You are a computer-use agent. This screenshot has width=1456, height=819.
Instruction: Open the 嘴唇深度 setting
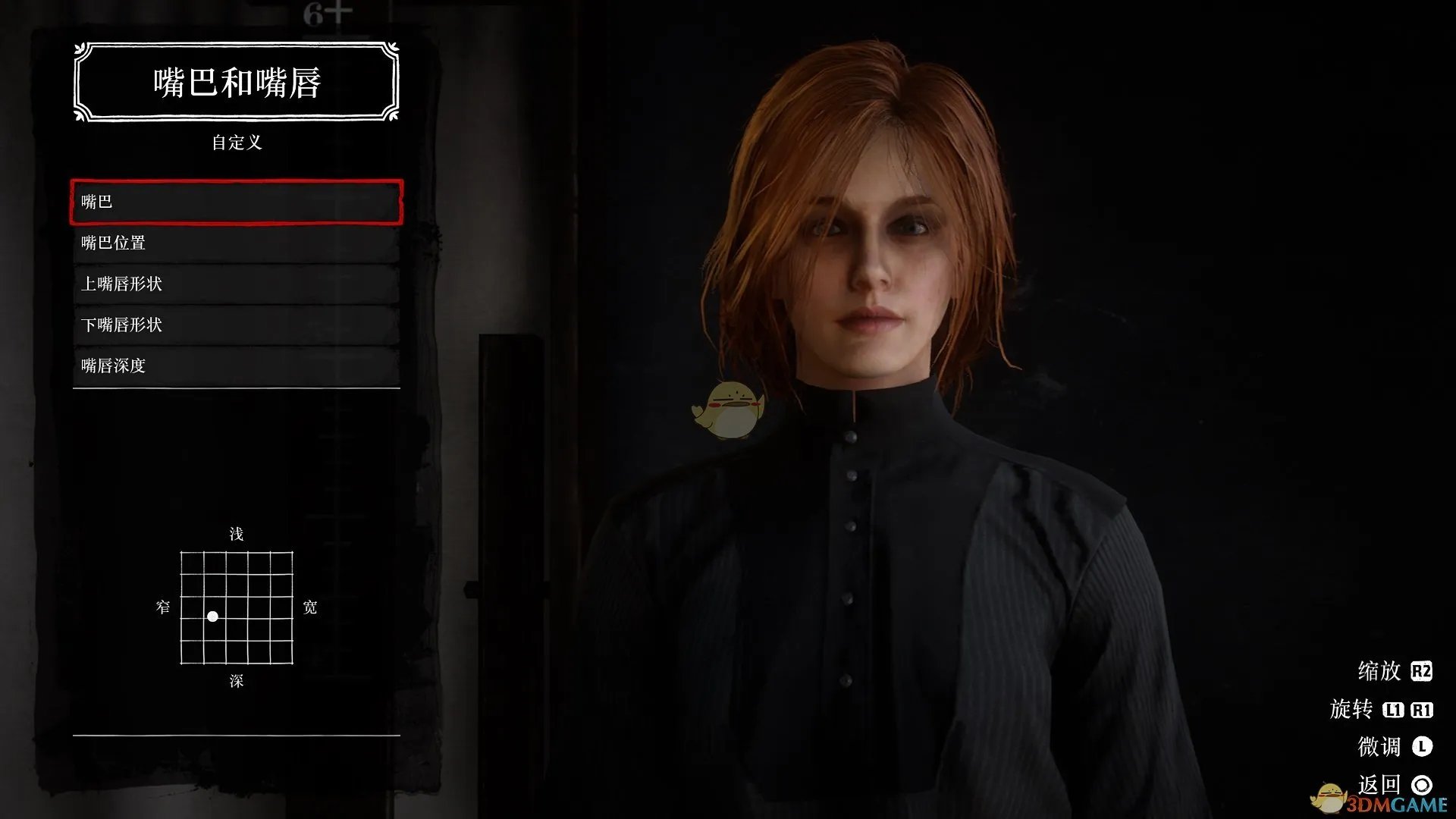point(236,366)
